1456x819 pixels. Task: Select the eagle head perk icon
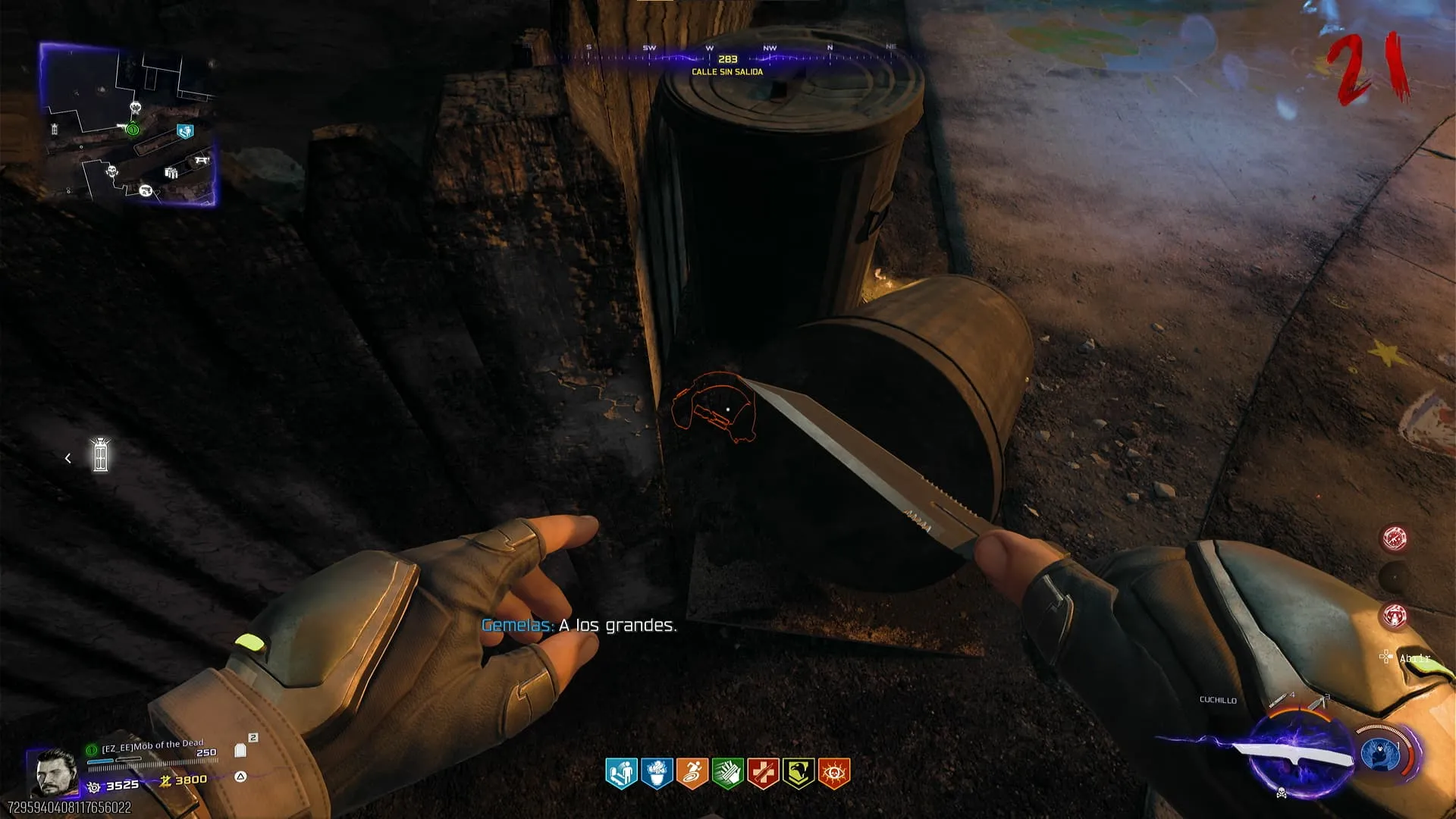(799, 773)
